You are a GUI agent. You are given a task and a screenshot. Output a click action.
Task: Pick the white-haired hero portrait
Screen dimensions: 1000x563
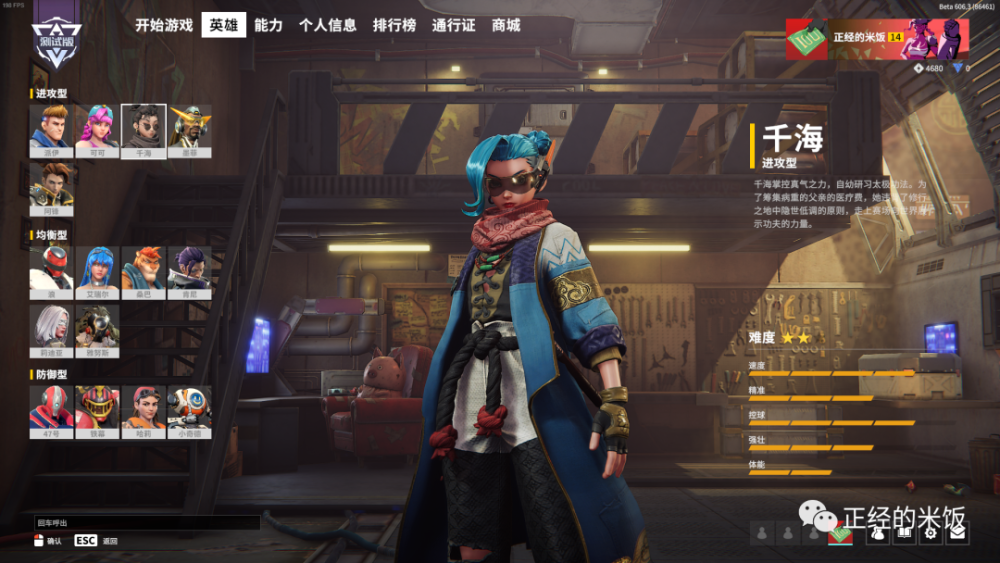[50, 325]
